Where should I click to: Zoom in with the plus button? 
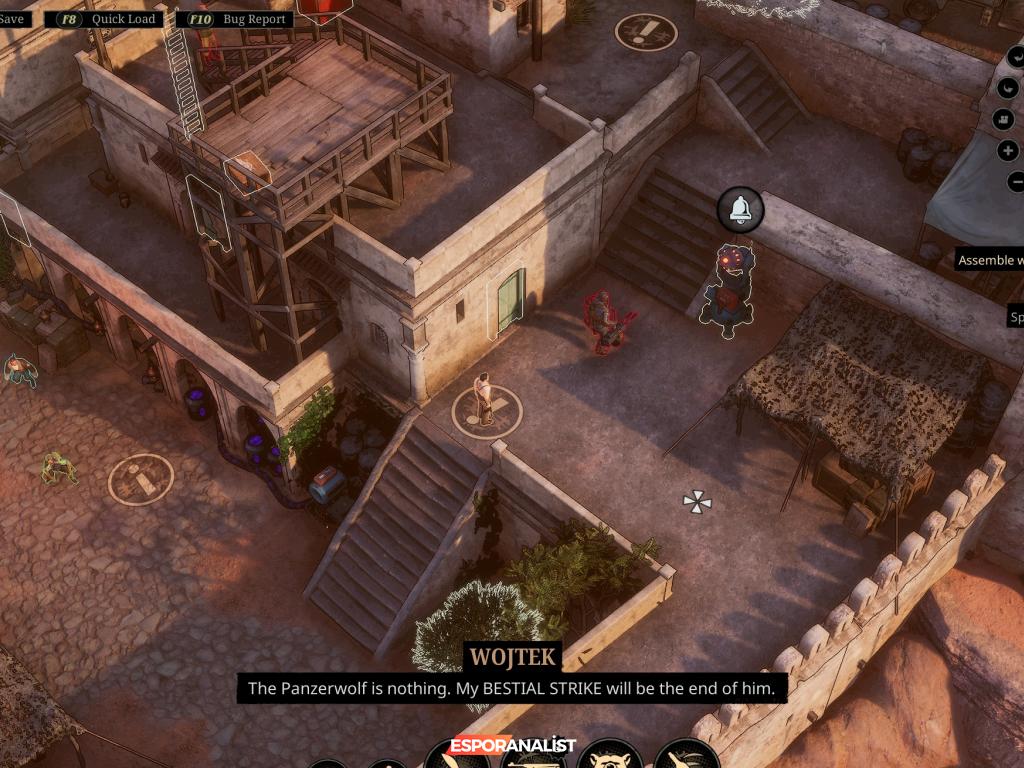(x=1008, y=151)
